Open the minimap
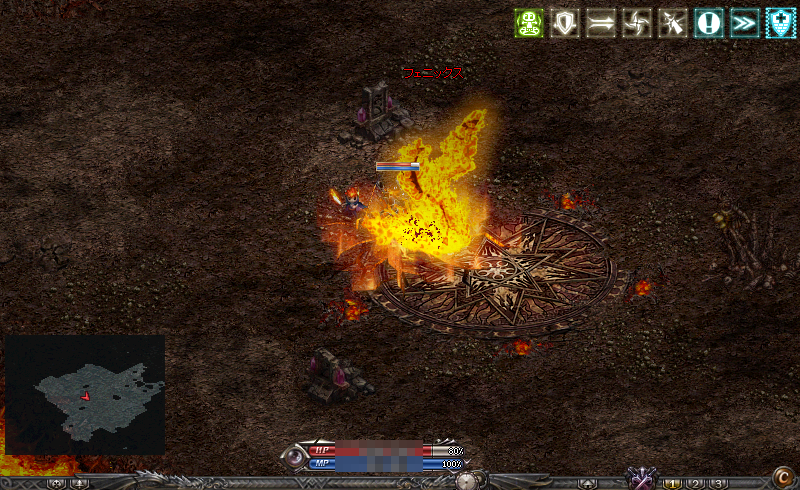 [x=85, y=395]
